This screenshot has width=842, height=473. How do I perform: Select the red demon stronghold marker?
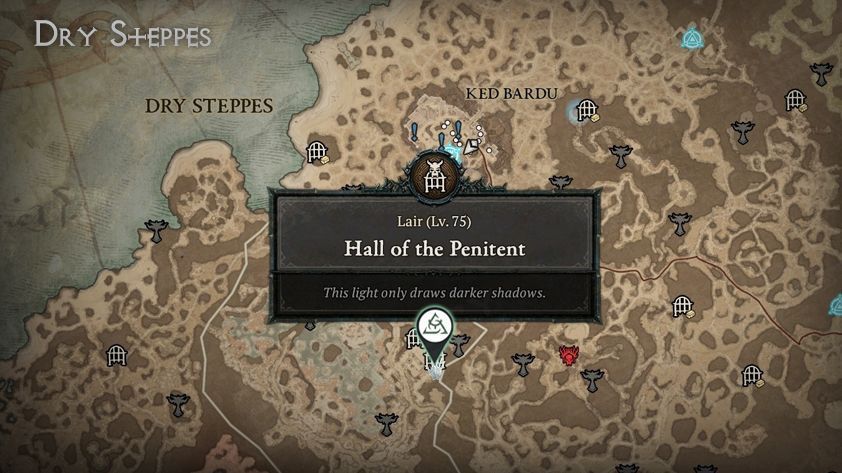[570, 355]
